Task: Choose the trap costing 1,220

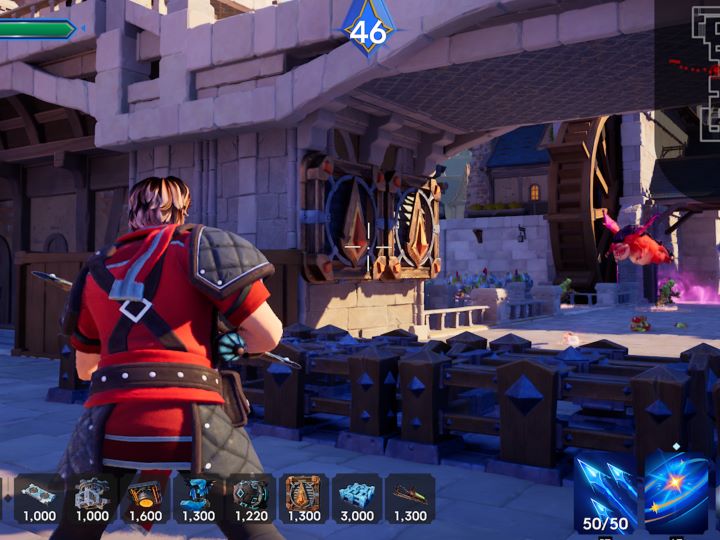Action: tap(250, 498)
